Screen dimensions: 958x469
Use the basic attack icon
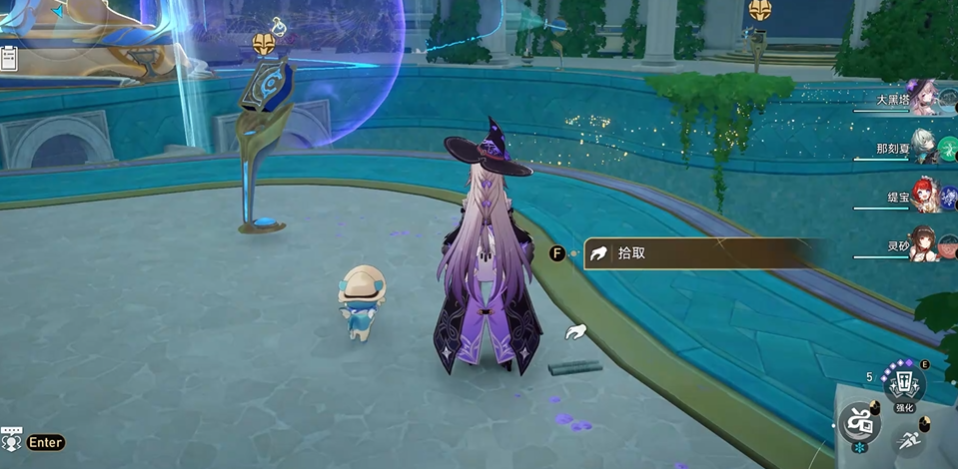[x=859, y=424]
